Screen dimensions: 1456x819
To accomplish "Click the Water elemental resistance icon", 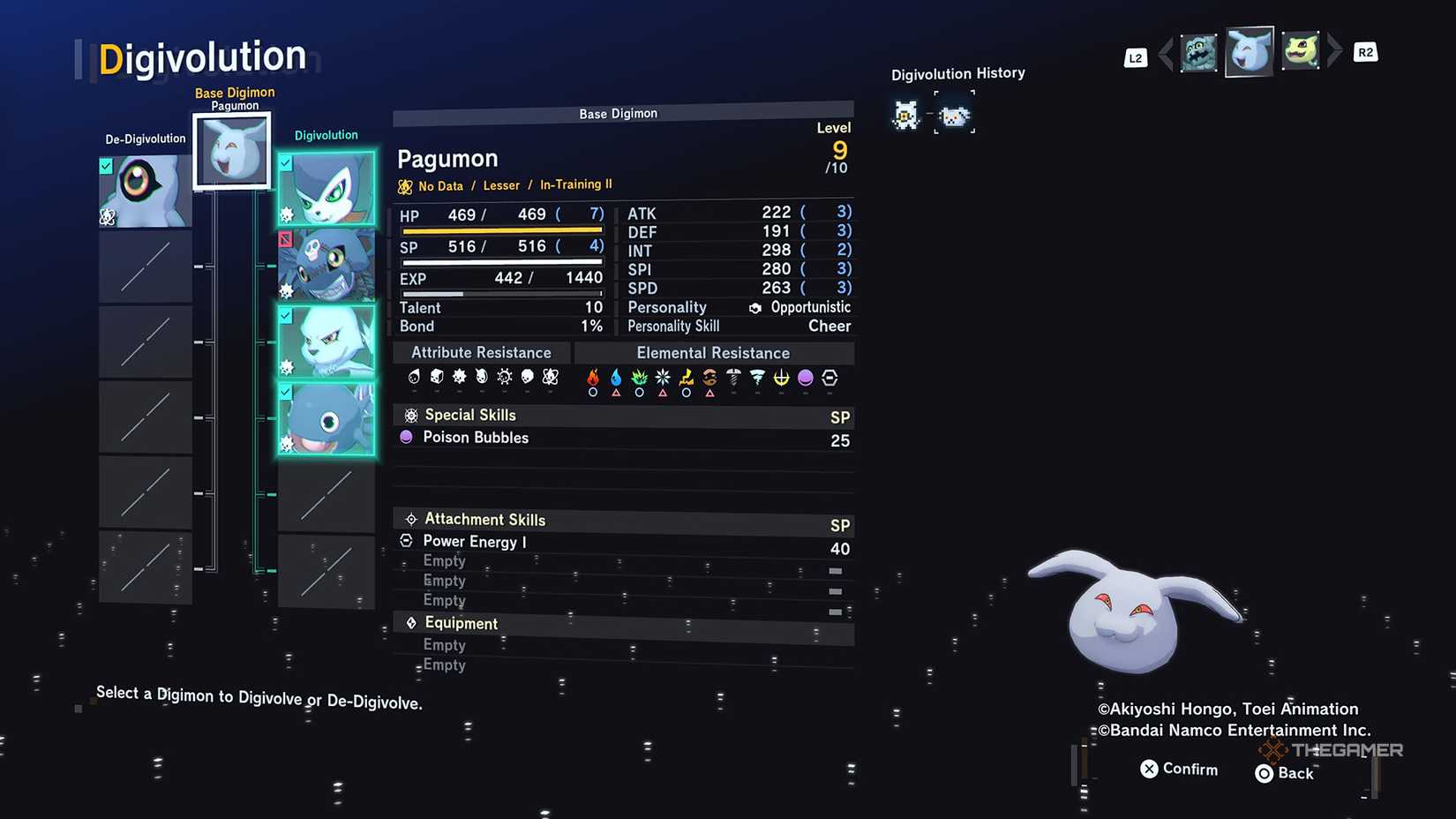I will [615, 378].
